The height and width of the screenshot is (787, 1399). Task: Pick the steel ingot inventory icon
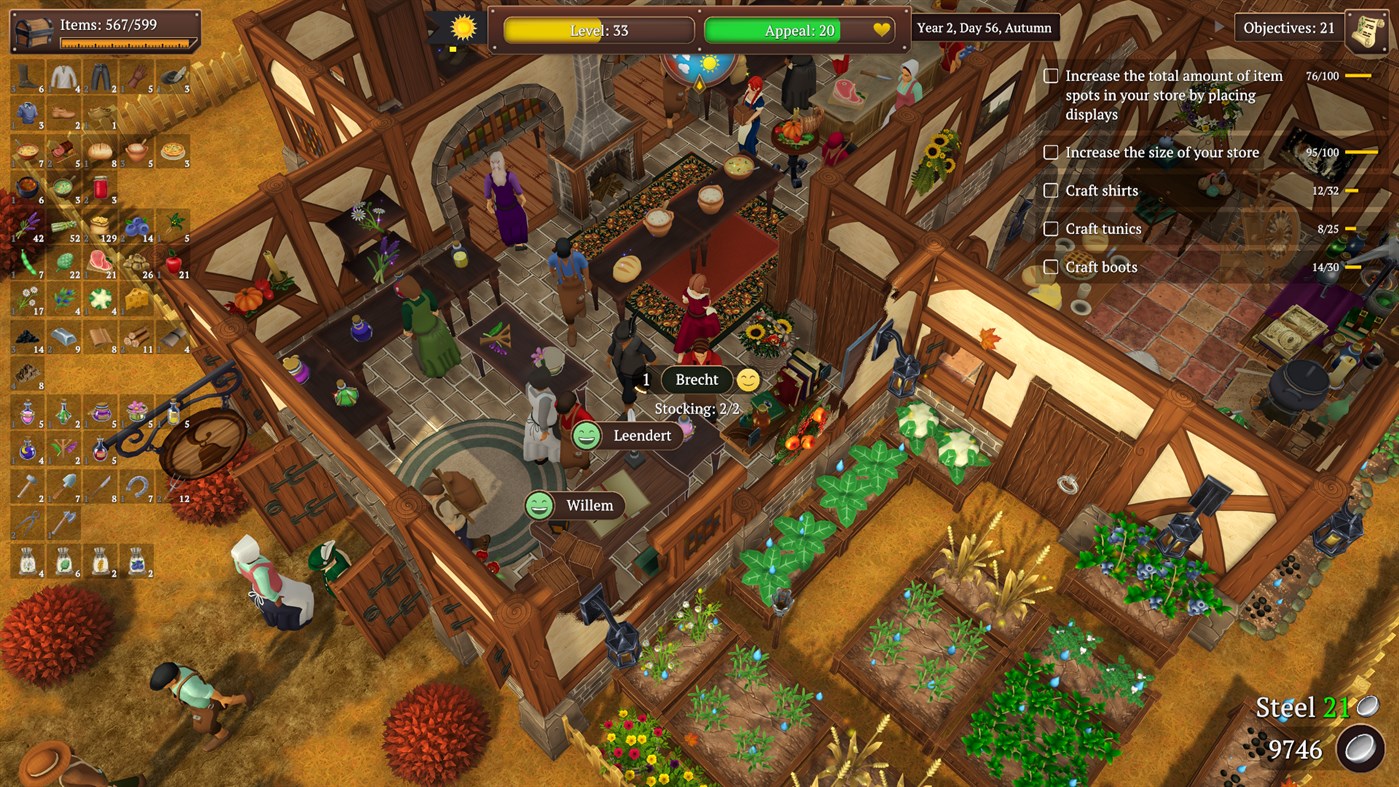click(65, 335)
